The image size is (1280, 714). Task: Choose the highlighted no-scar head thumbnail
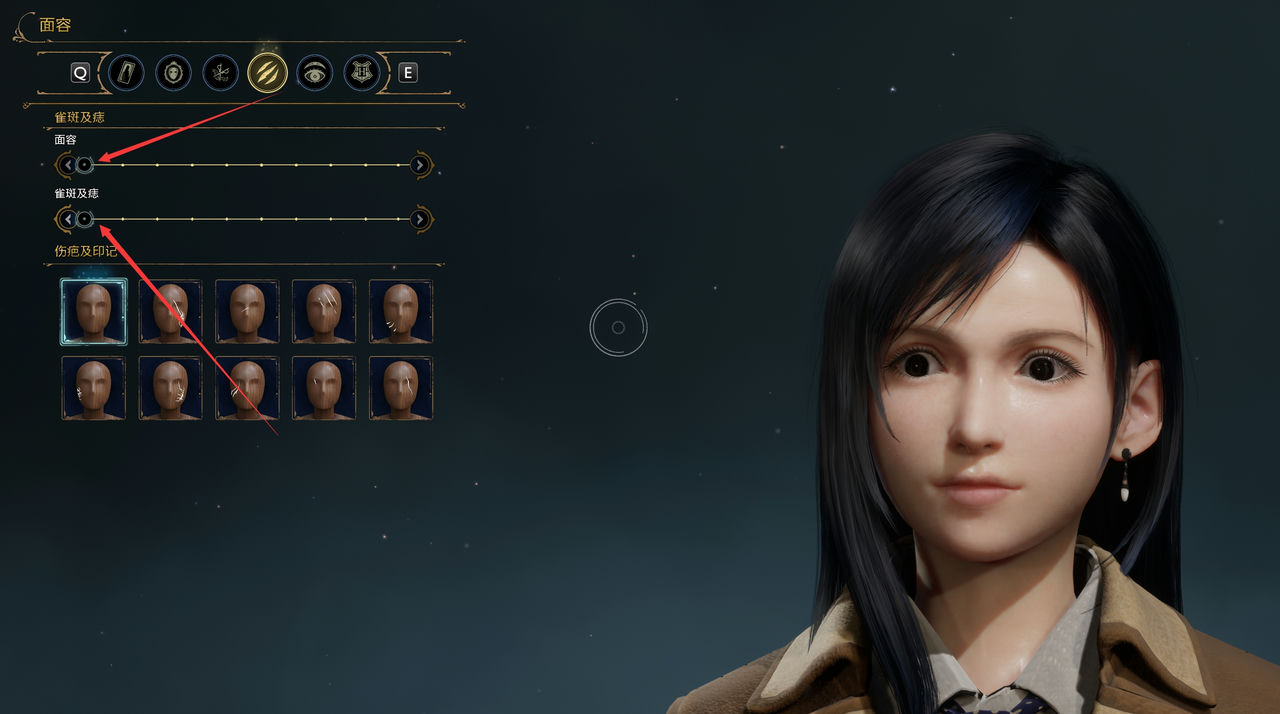[x=93, y=311]
